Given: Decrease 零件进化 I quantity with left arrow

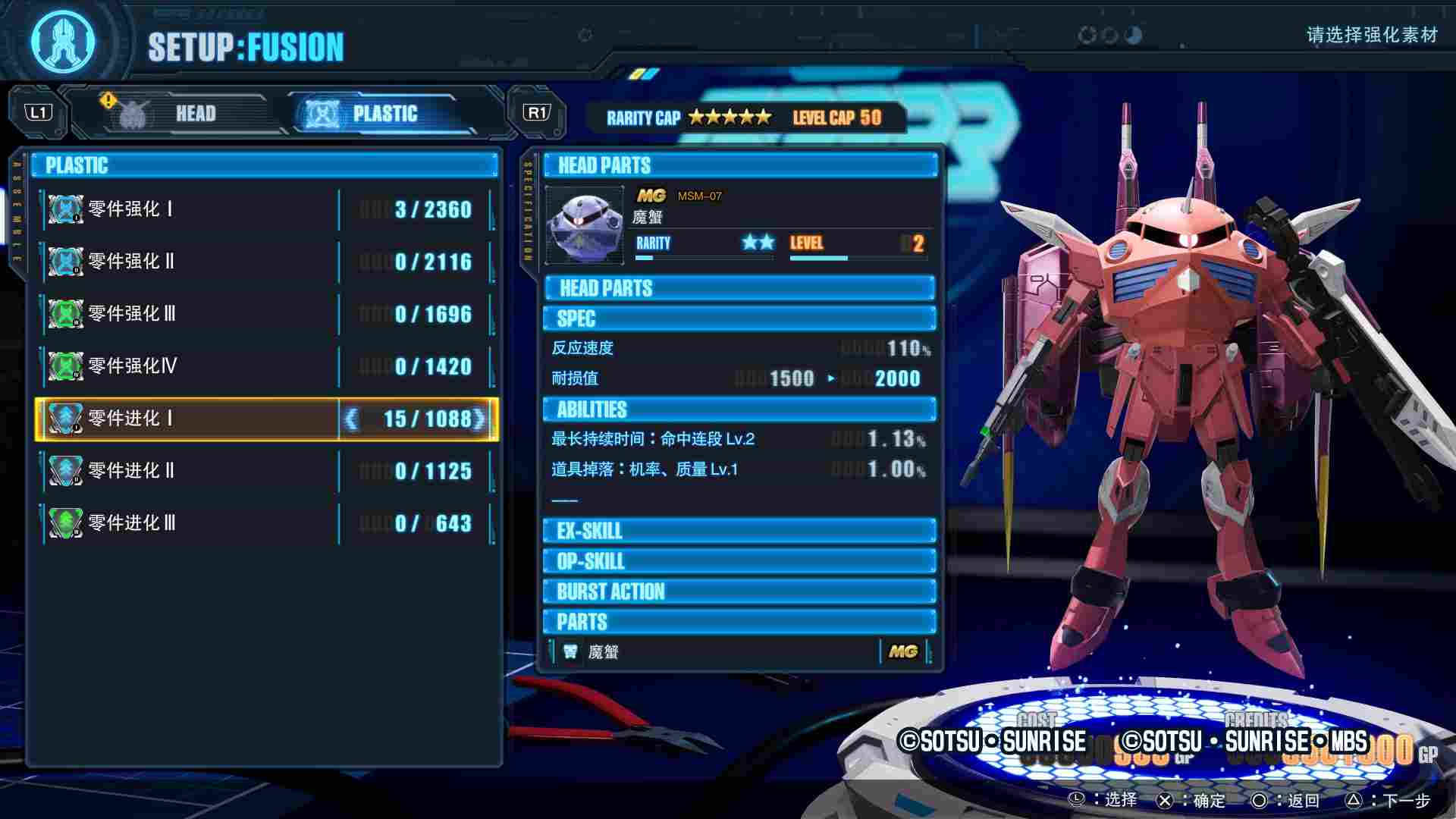Looking at the screenshot, I should pos(351,419).
